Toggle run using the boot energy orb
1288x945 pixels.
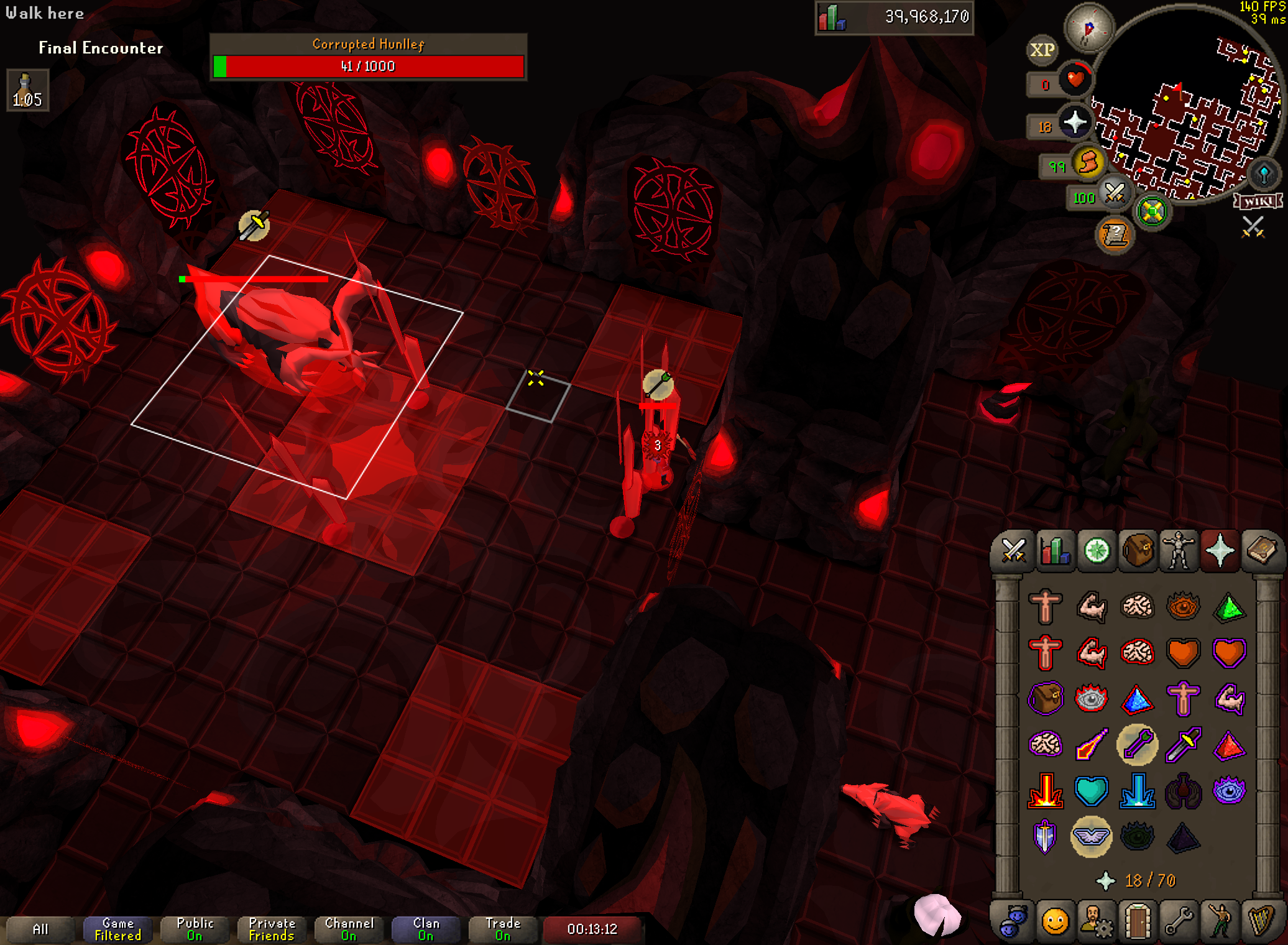(1088, 164)
